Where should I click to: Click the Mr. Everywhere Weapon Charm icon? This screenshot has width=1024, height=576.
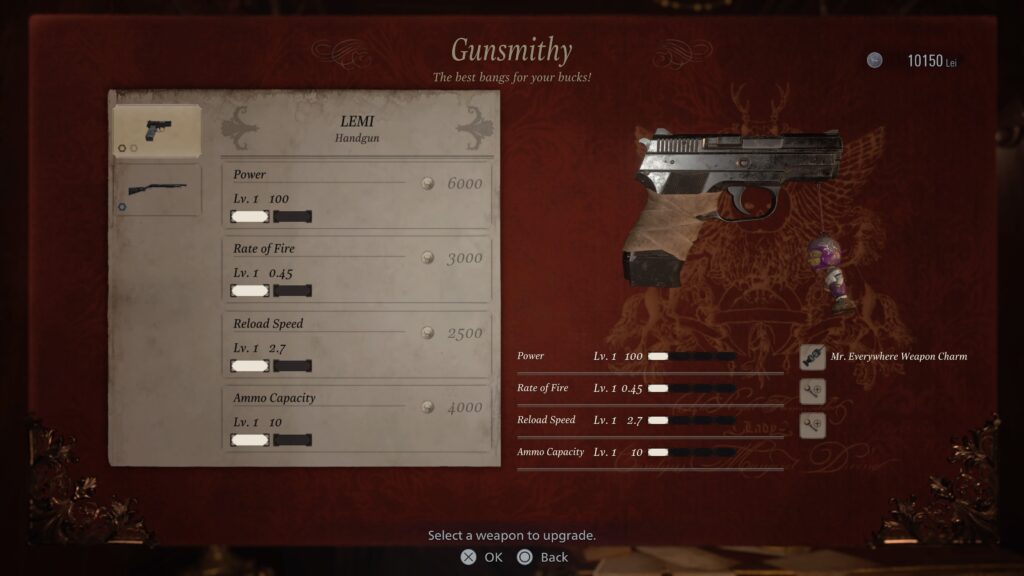pyautogui.click(x=813, y=357)
